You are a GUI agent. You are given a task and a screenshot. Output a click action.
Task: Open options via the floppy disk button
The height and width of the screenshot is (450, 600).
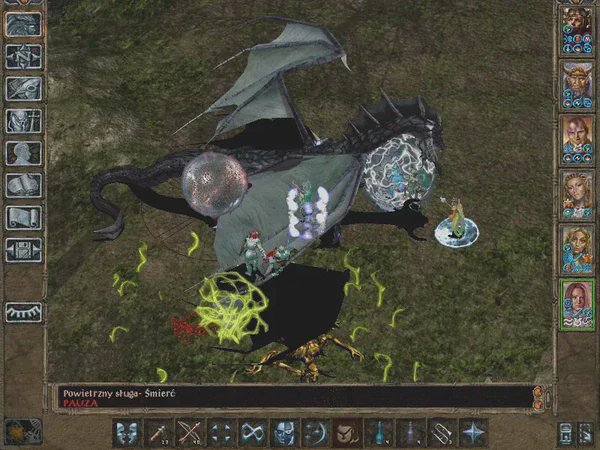pos(23,249)
